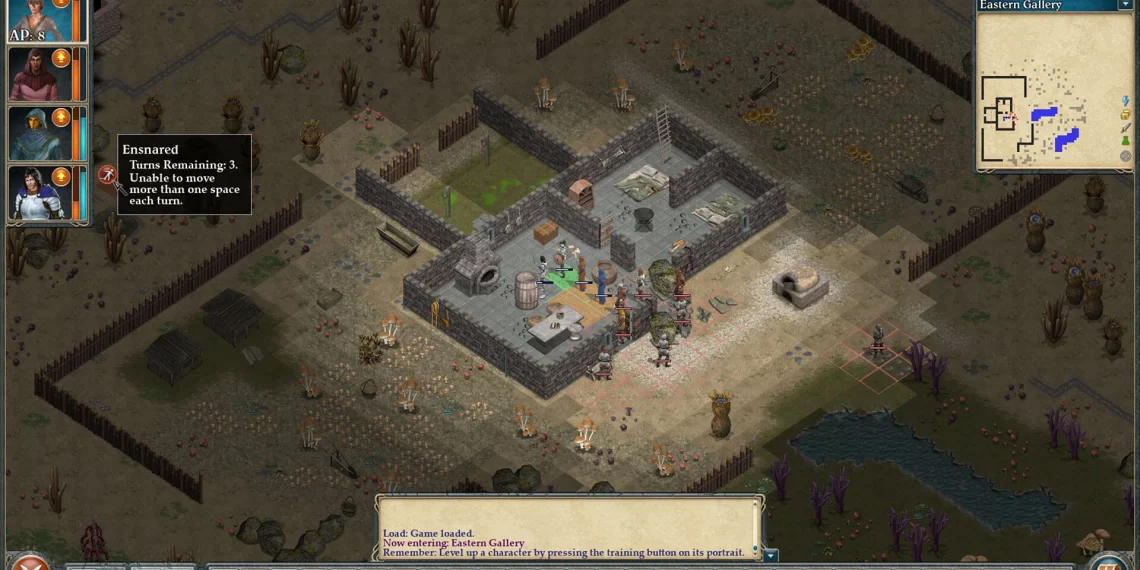Click the gold coins icon beside minimap
This screenshot has height=570, width=1140.
[1126, 115]
